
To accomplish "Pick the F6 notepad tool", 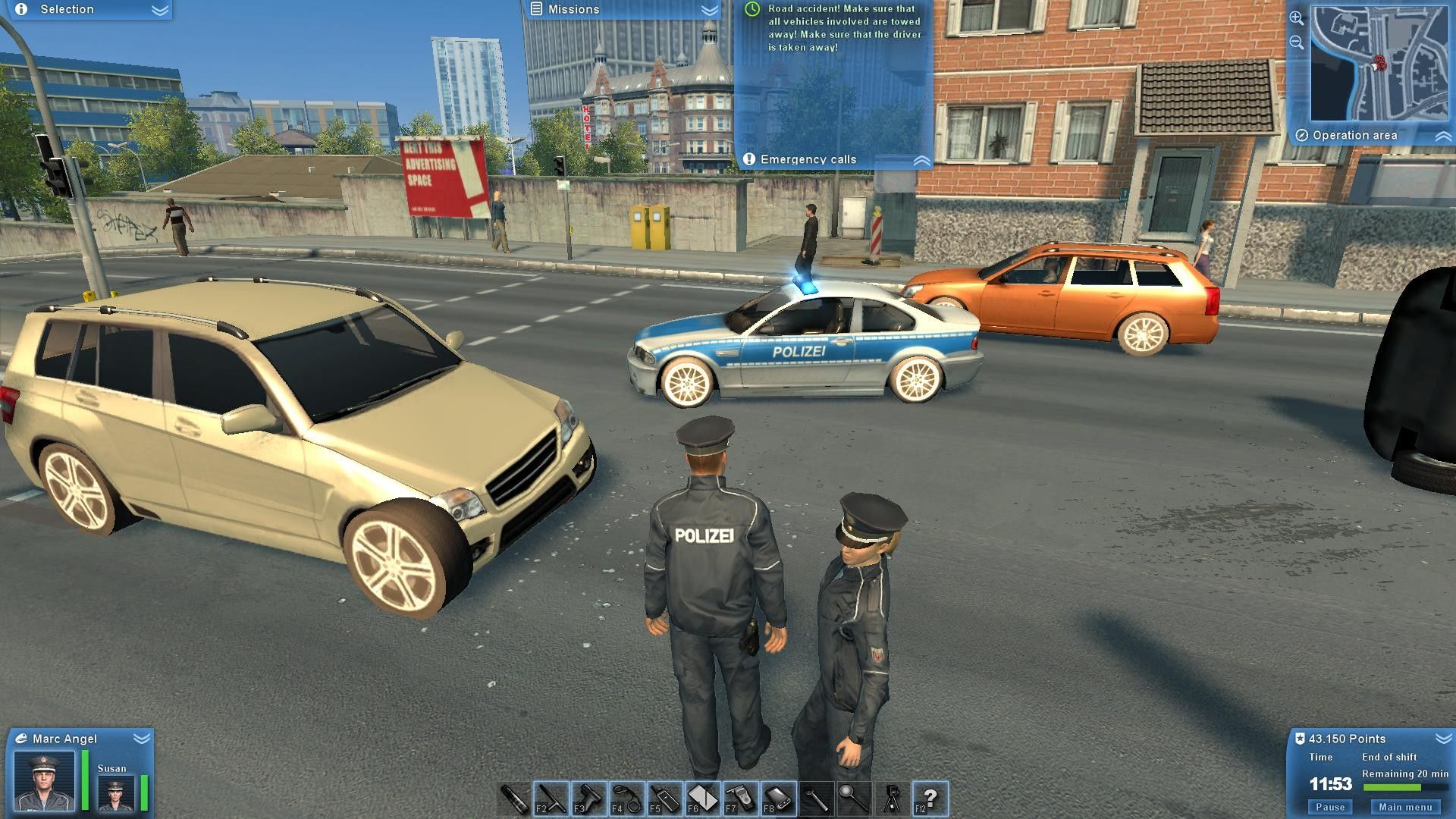I will tap(703, 799).
